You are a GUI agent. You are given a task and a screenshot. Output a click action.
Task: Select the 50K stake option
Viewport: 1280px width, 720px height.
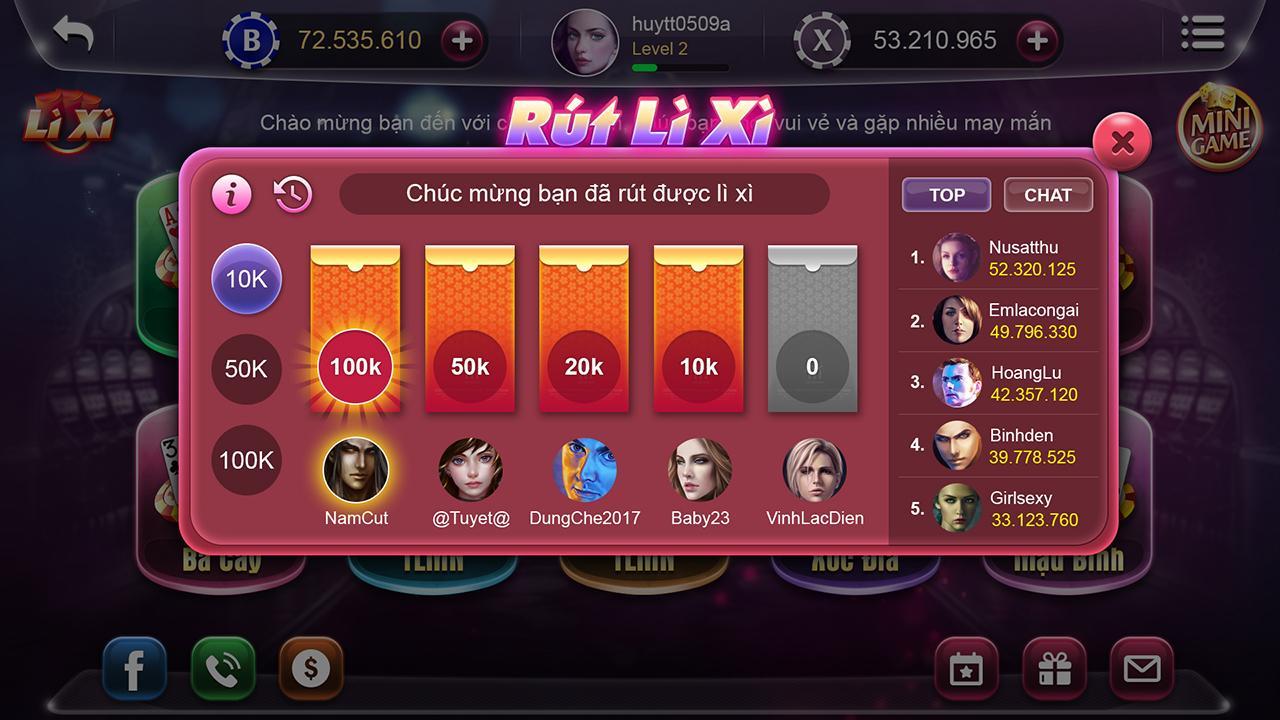tap(246, 369)
